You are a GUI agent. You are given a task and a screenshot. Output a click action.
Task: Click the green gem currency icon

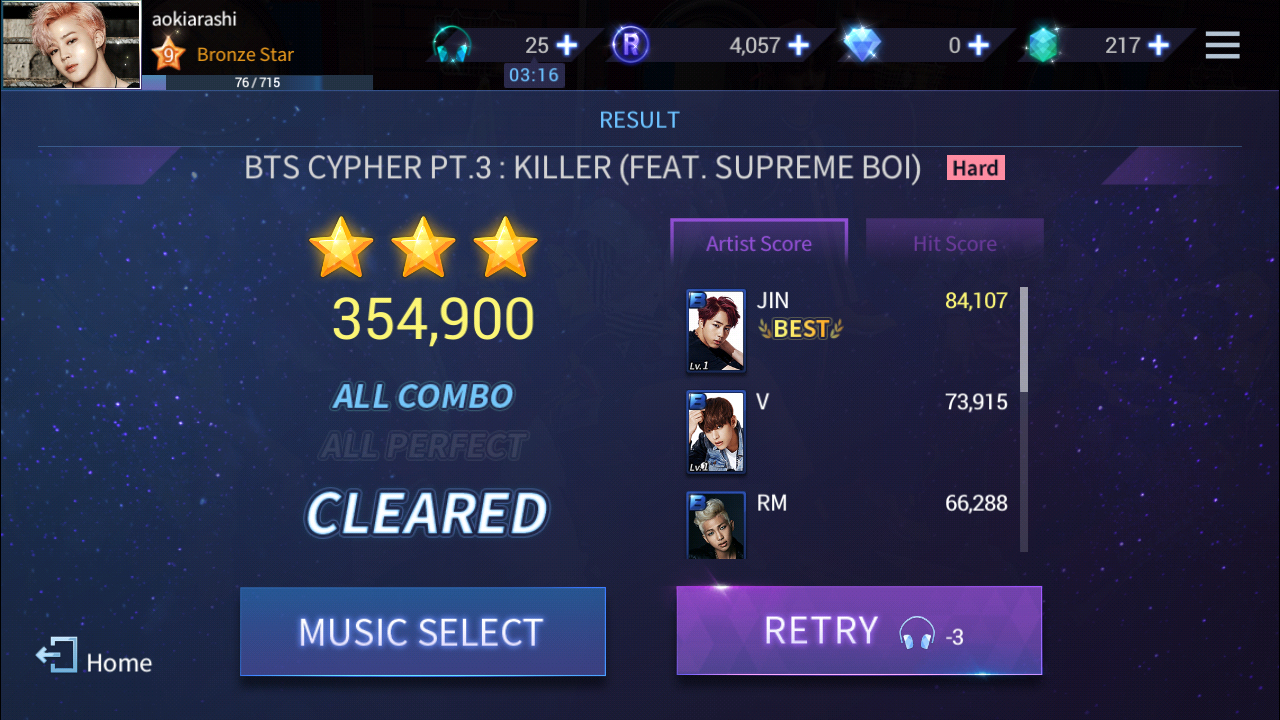coord(1043,43)
